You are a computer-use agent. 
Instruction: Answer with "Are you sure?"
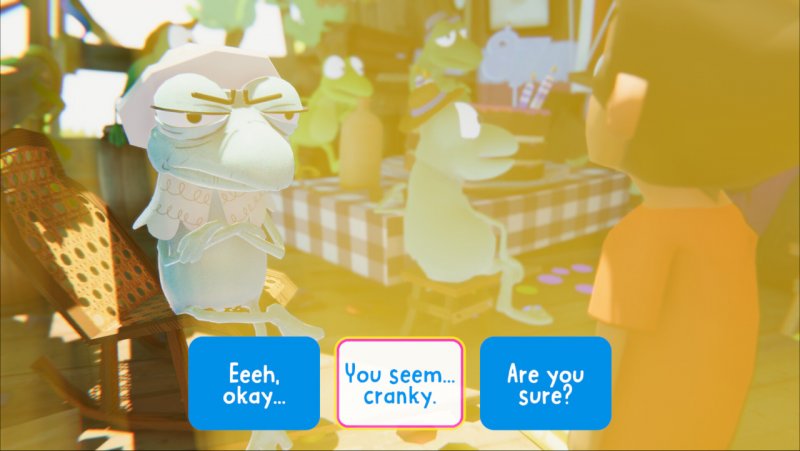(x=545, y=383)
